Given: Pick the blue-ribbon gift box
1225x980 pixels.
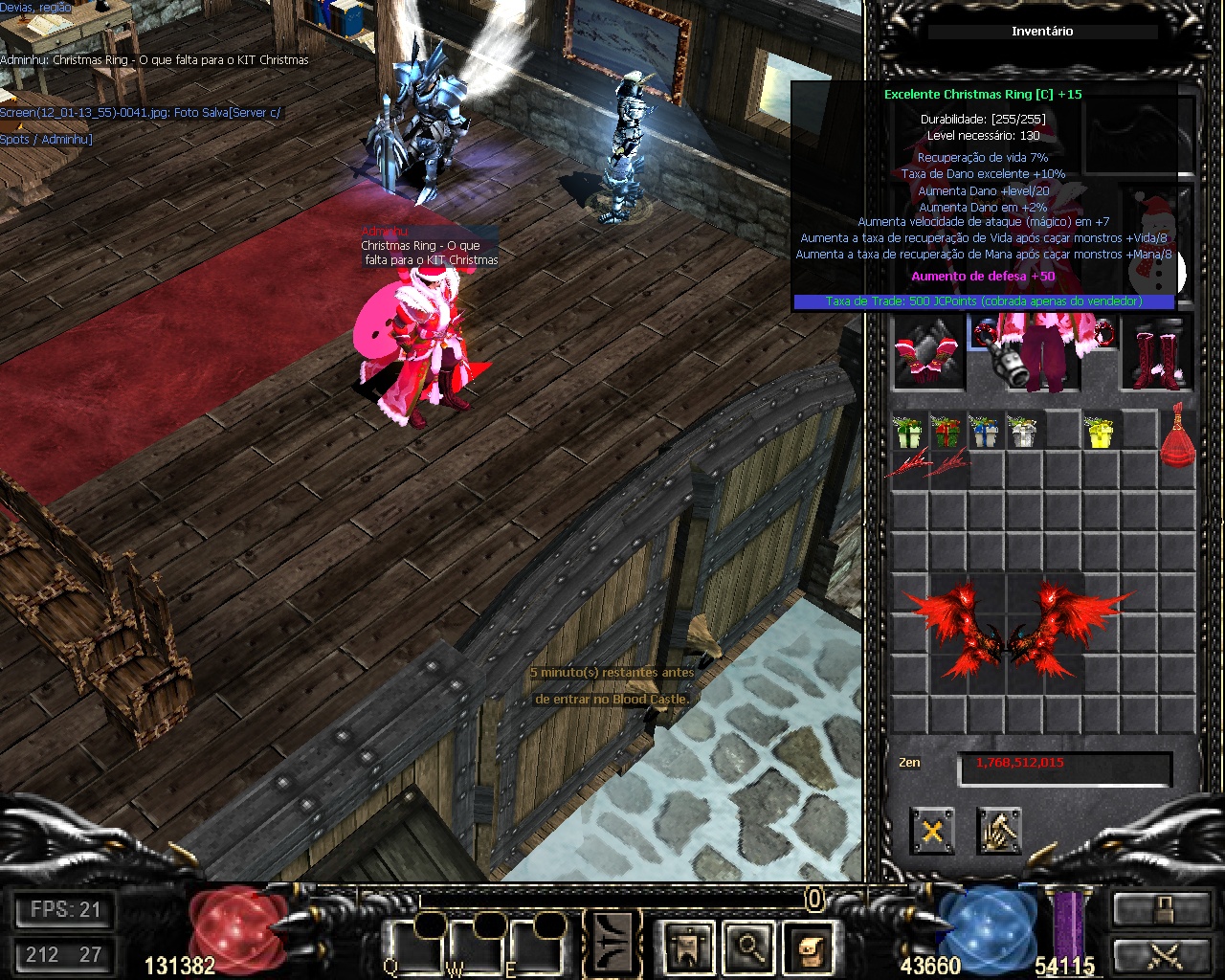Looking at the screenshot, I should (984, 432).
